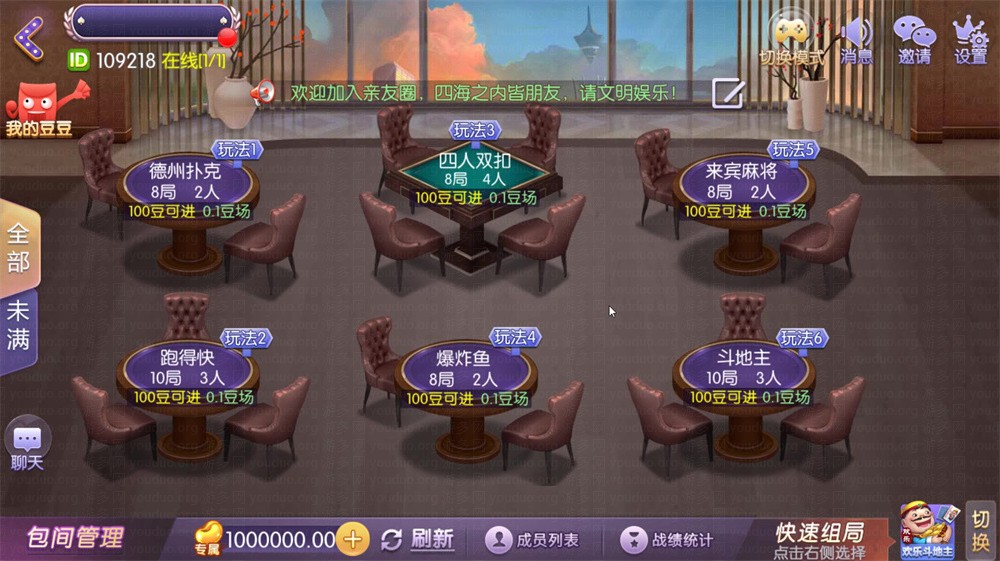Edit the announcement with the pencil icon
This screenshot has width=1000, height=561.
tap(727, 93)
